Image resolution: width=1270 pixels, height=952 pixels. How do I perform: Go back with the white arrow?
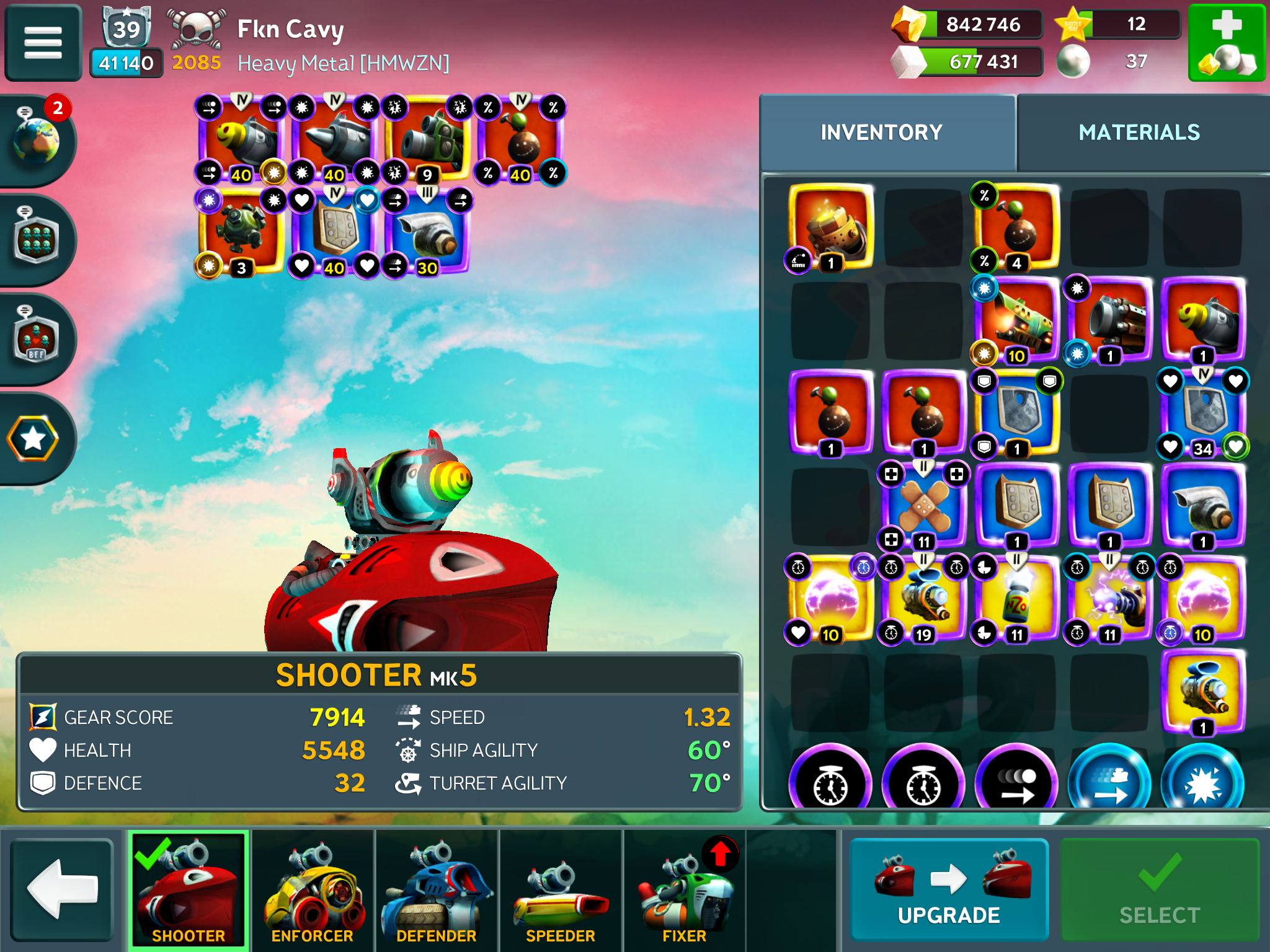pos(62,889)
